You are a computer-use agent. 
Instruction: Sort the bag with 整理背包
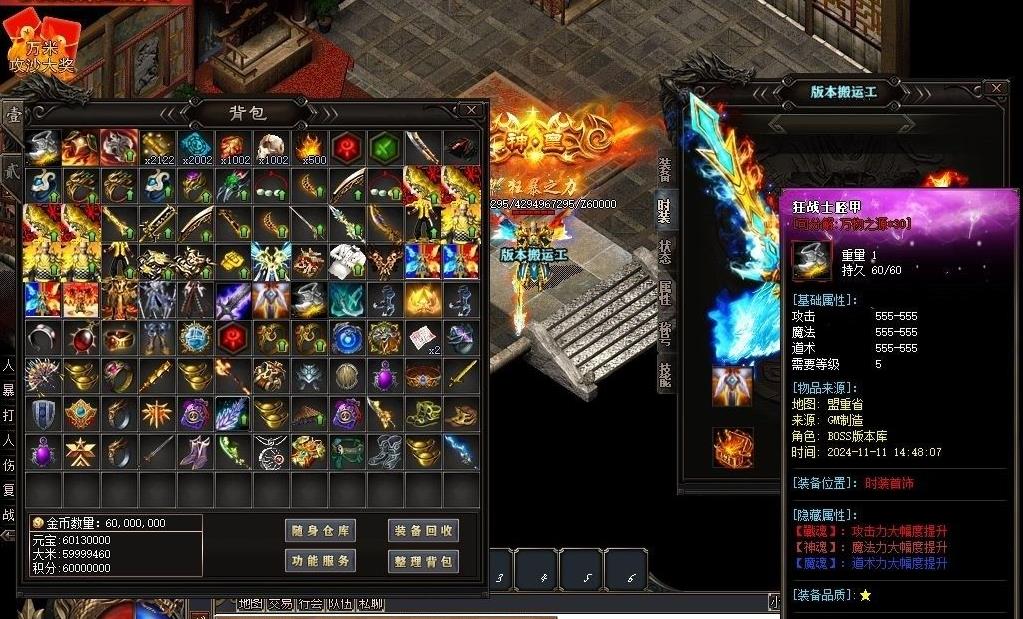tap(423, 561)
